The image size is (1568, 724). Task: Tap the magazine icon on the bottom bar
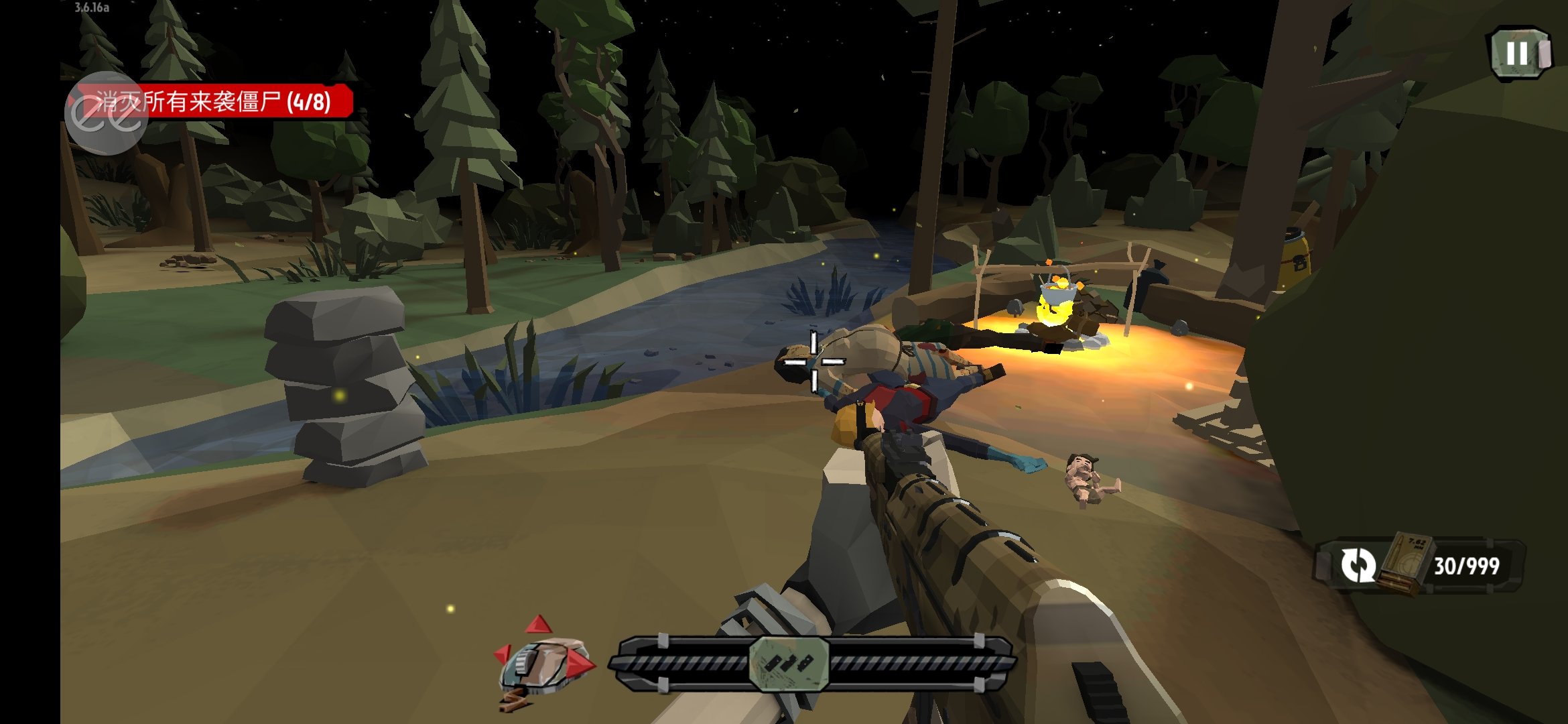click(x=789, y=664)
